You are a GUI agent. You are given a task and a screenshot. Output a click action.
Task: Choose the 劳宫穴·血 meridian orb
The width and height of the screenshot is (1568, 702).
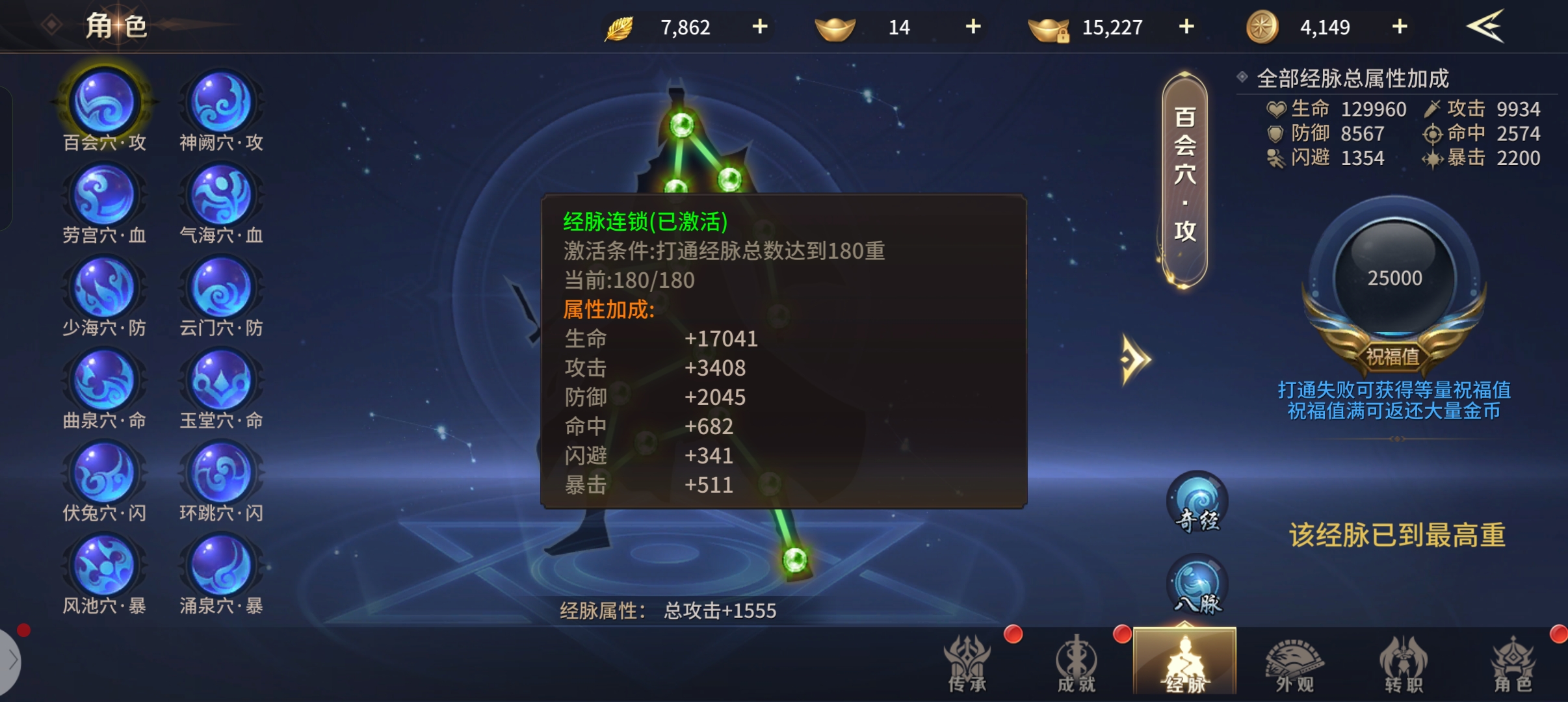tap(104, 196)
